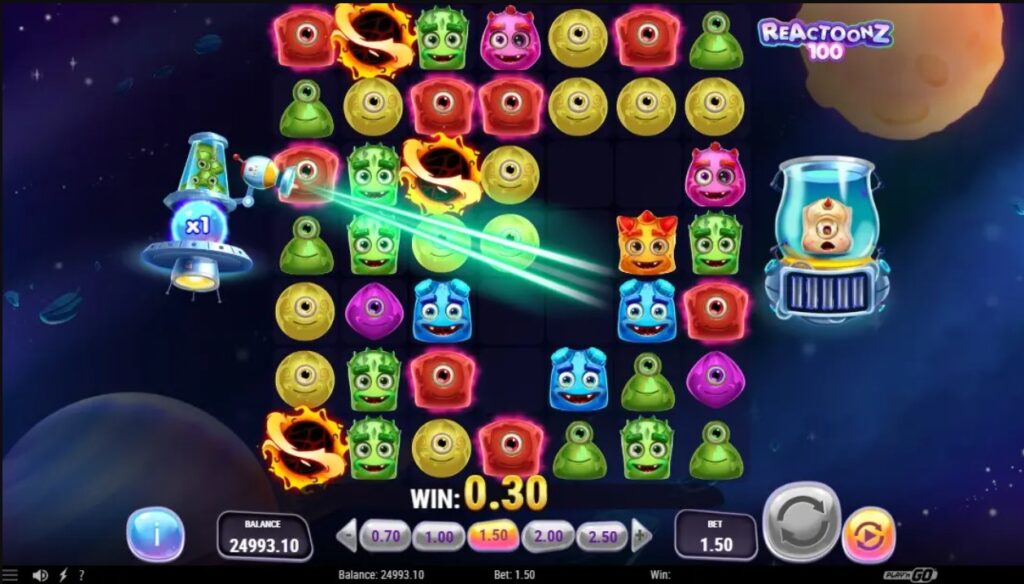
Task: Toggle sound with the speaker icon
Action: coord(40,576)
